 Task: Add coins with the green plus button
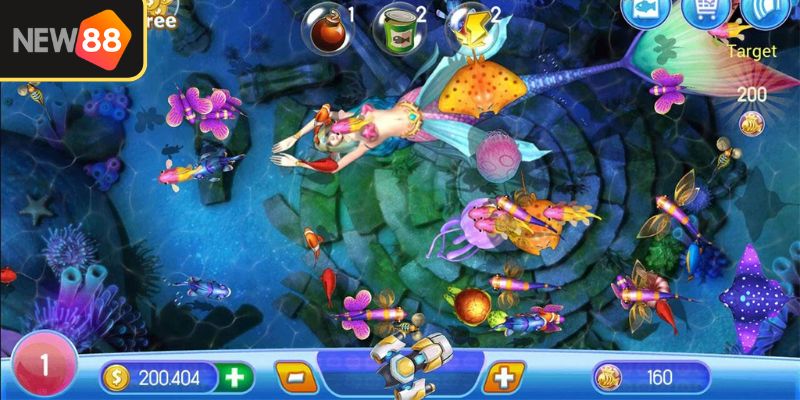236,377
